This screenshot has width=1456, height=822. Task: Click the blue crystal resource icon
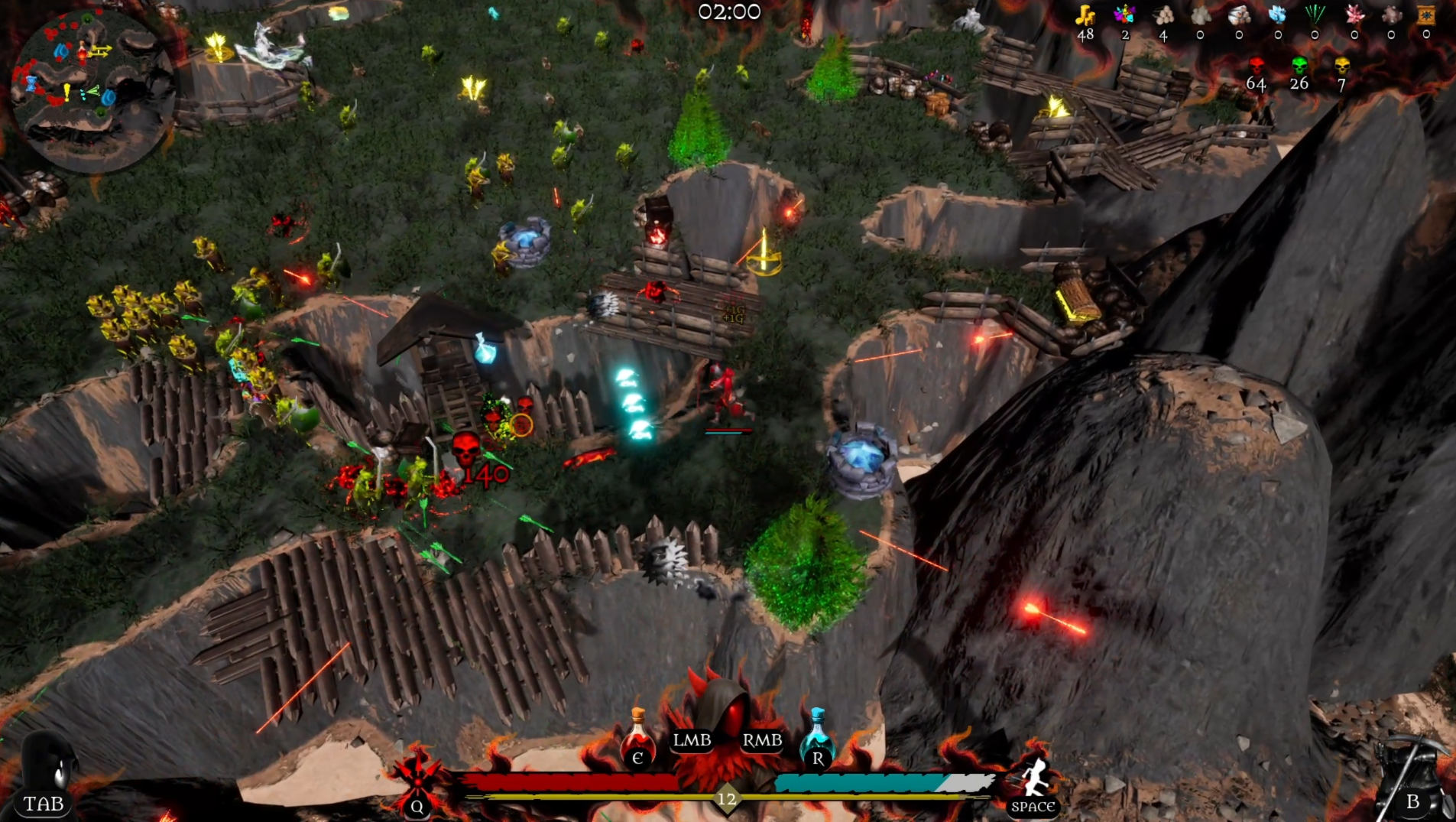pos(1276,15)
